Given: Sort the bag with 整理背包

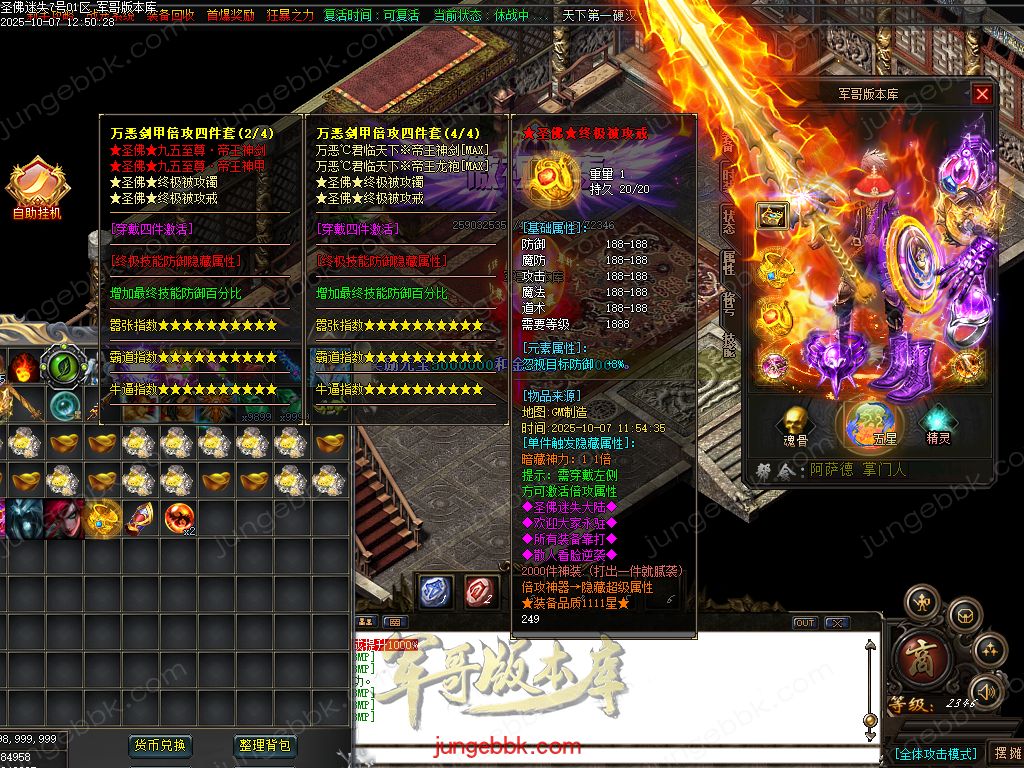Looking at the screenshot, I should [x=265, y=746].
